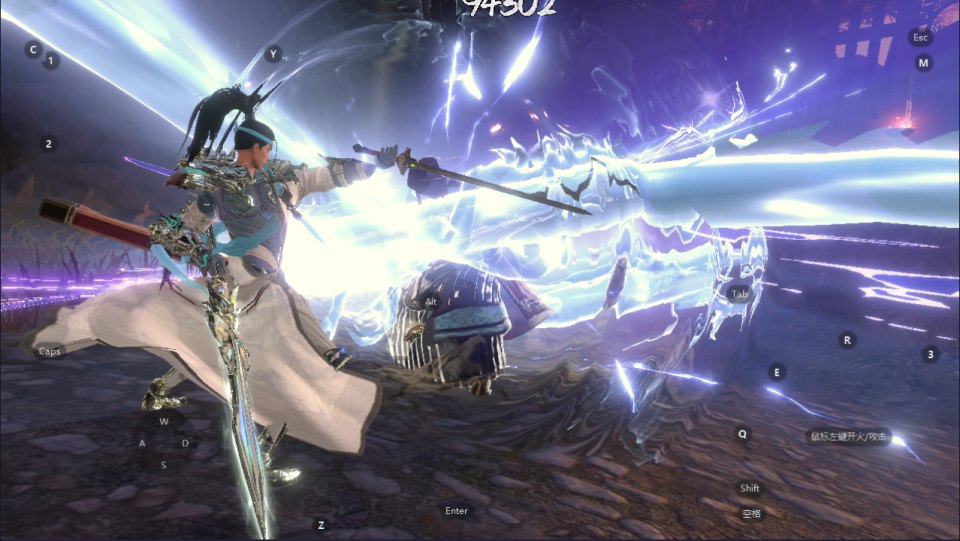Tap the Esc virtual button
This screenshot has height=541, width=960.
[x=920, y=37]
